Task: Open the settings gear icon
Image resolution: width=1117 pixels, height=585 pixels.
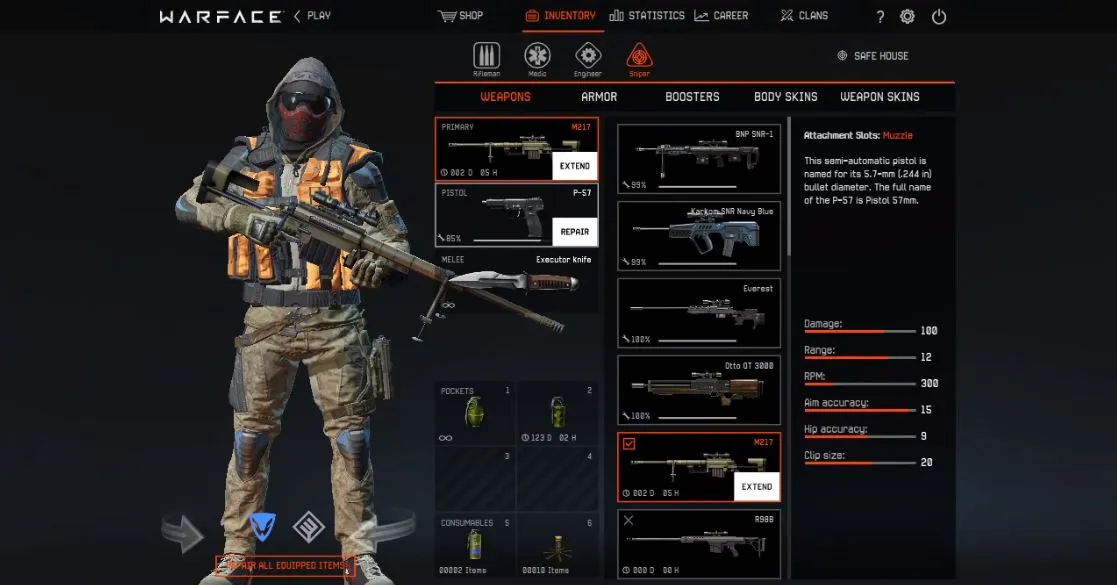Action: 907,17
